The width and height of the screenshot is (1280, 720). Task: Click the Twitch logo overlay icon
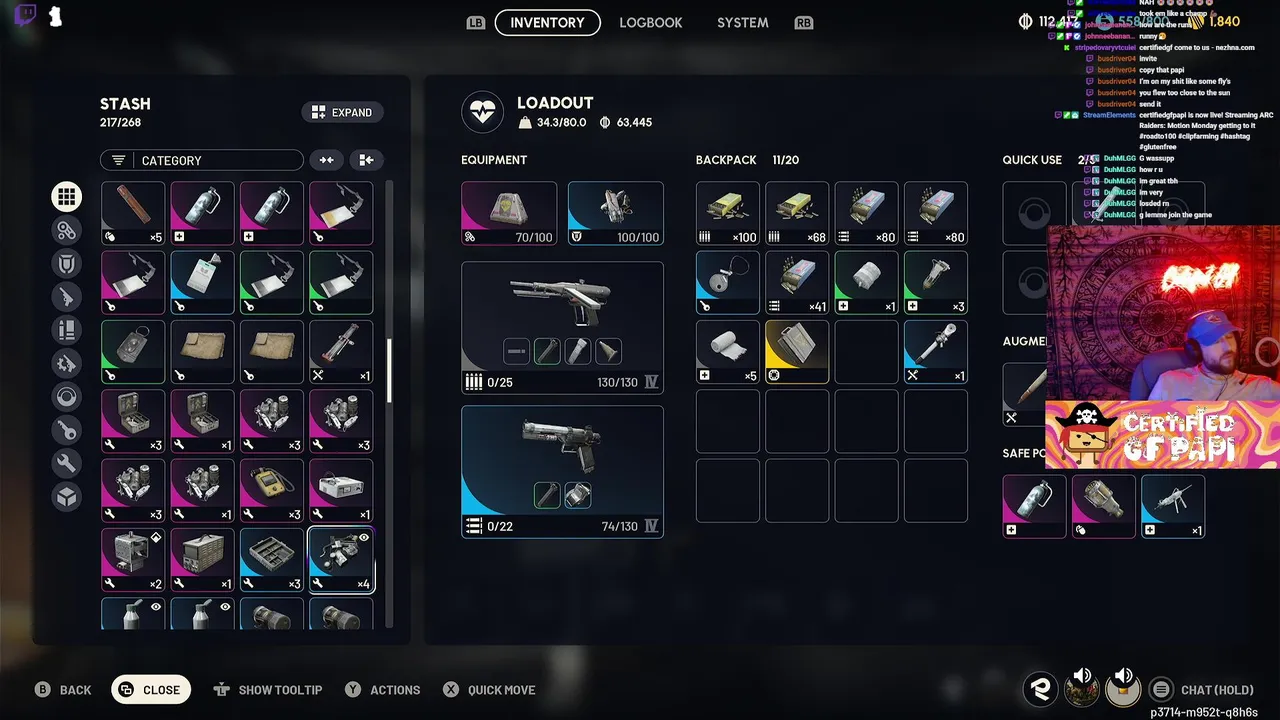coord(26,17)
